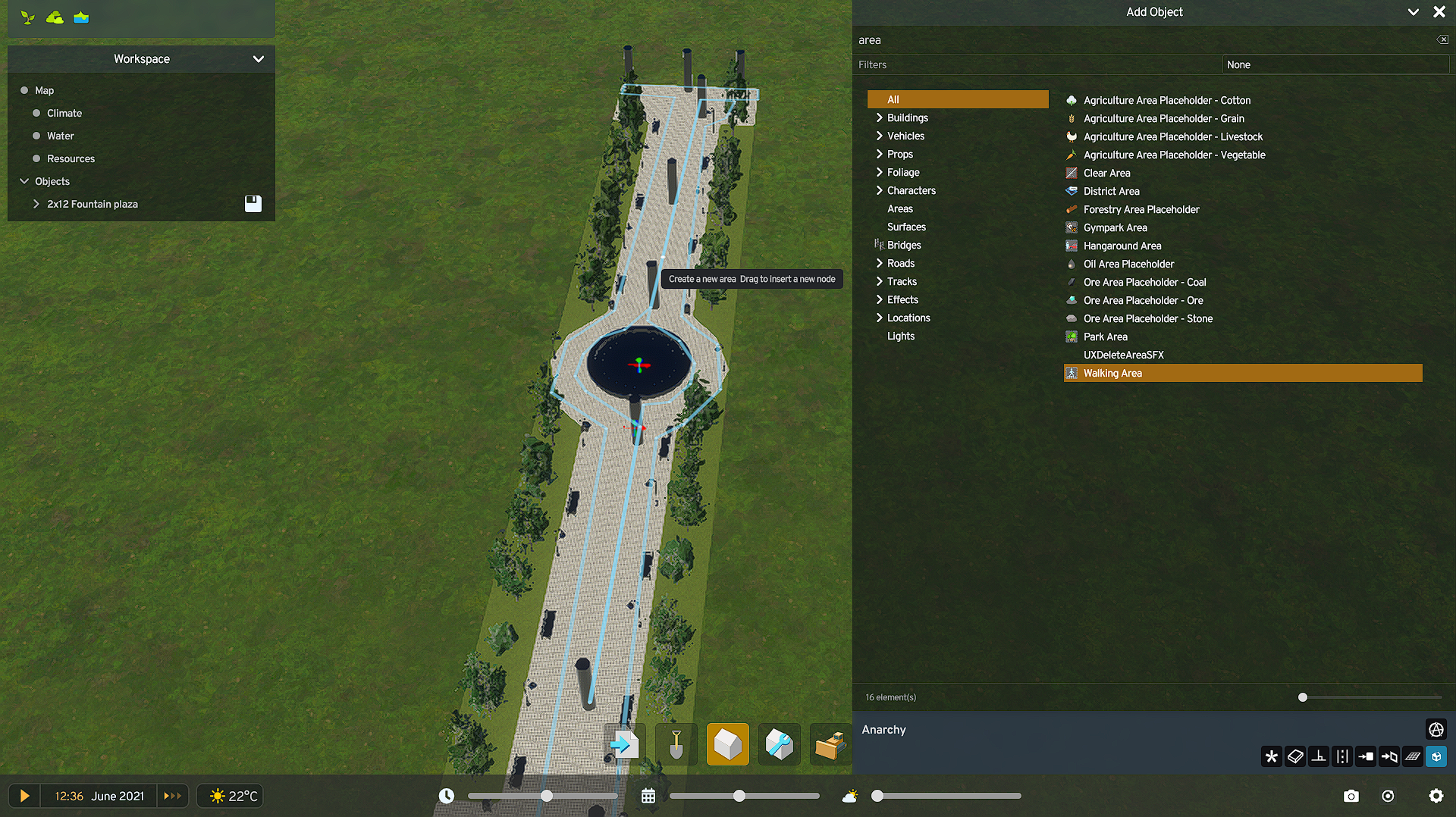Choose Park Area from the list
This screenshot has width=1456, height=817.
tap(1106, 337)
